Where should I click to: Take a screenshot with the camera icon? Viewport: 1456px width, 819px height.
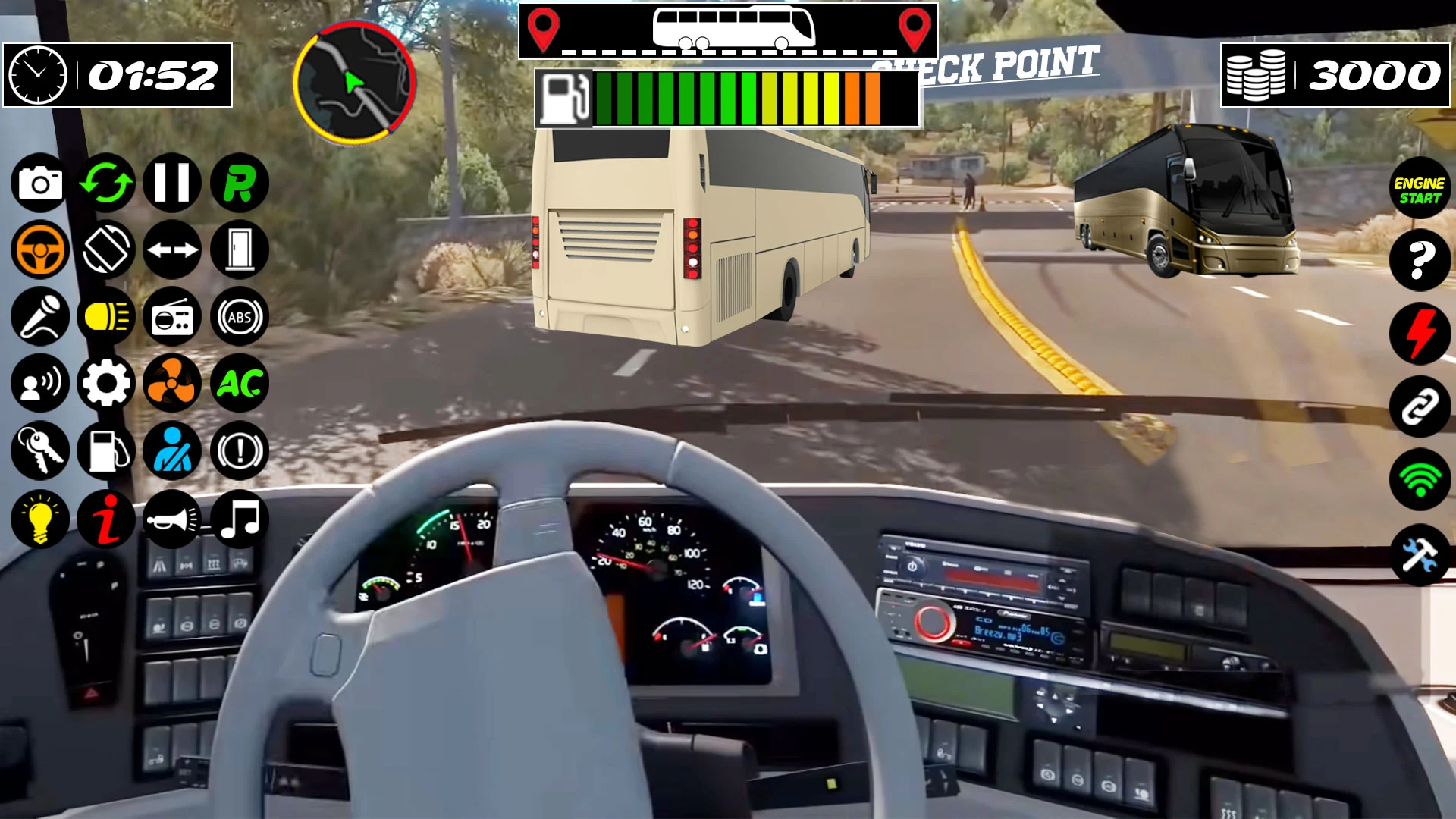39,183
